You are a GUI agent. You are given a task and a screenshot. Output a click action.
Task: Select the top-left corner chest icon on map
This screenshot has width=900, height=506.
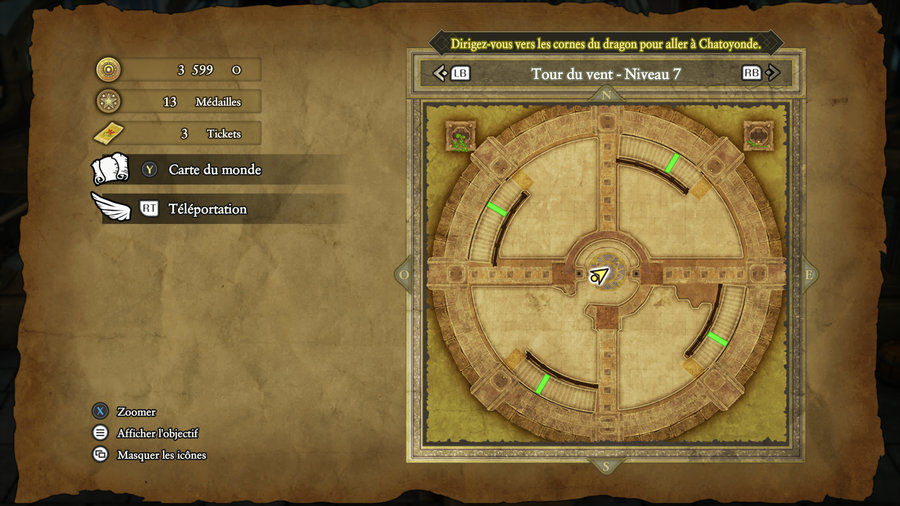460,136
